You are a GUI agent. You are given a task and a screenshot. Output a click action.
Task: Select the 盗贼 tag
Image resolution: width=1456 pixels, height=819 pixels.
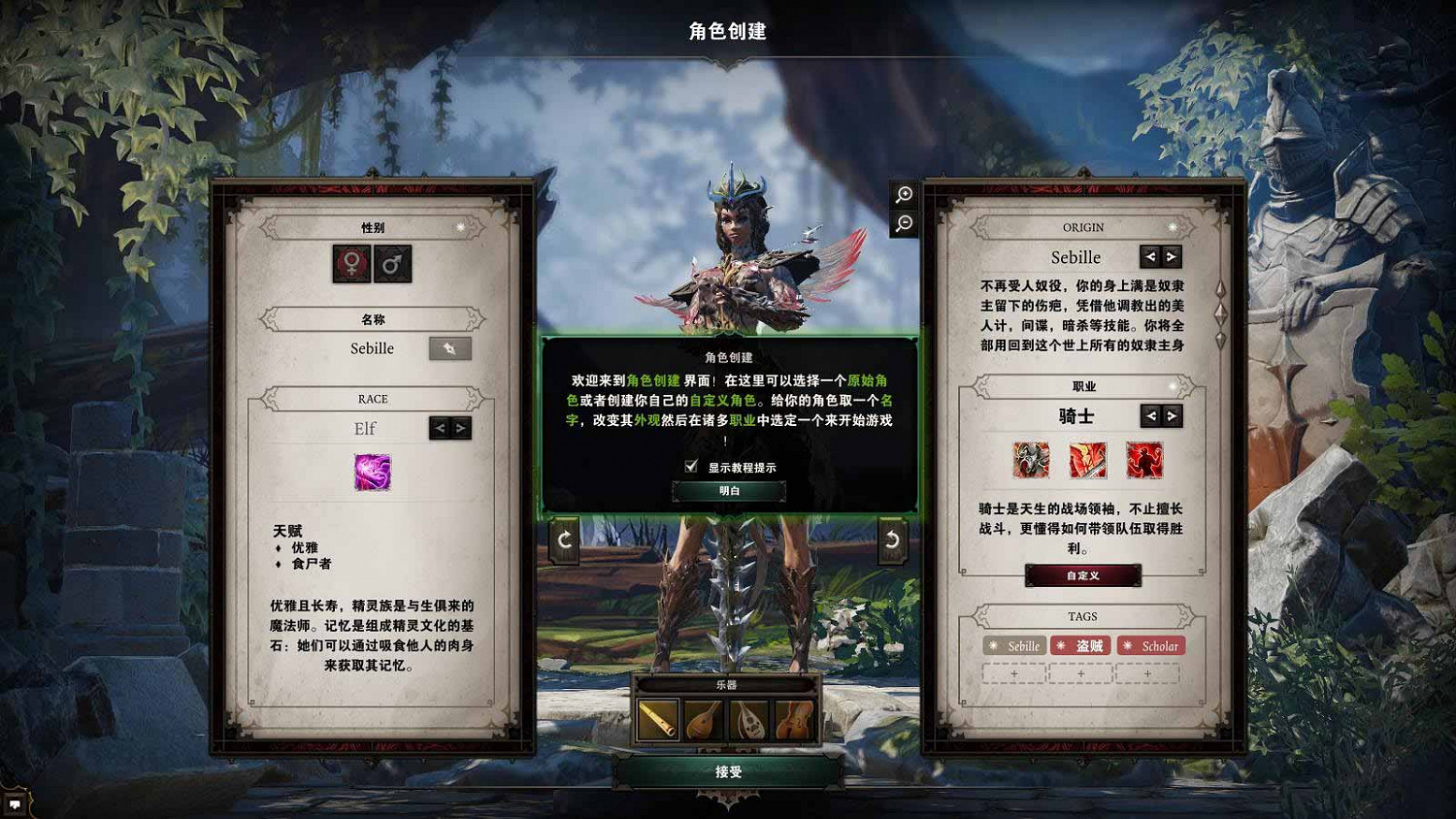(1080, 645)
